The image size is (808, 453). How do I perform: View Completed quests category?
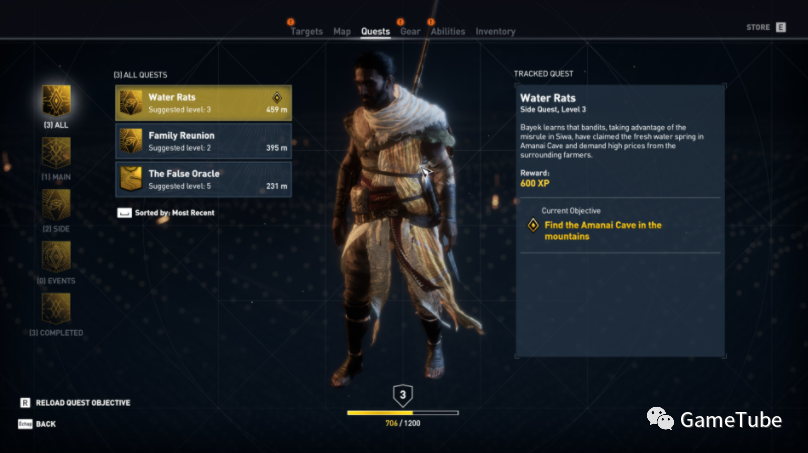56,311
